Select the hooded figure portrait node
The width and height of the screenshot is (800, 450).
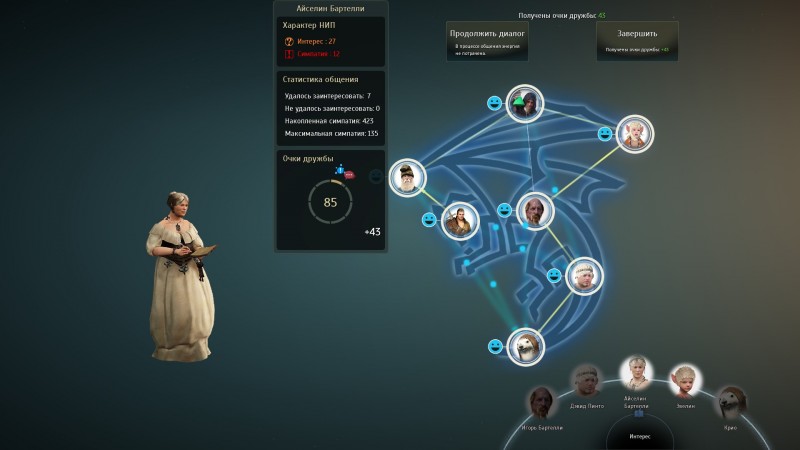pyautogui.click(x=524, y=103)
